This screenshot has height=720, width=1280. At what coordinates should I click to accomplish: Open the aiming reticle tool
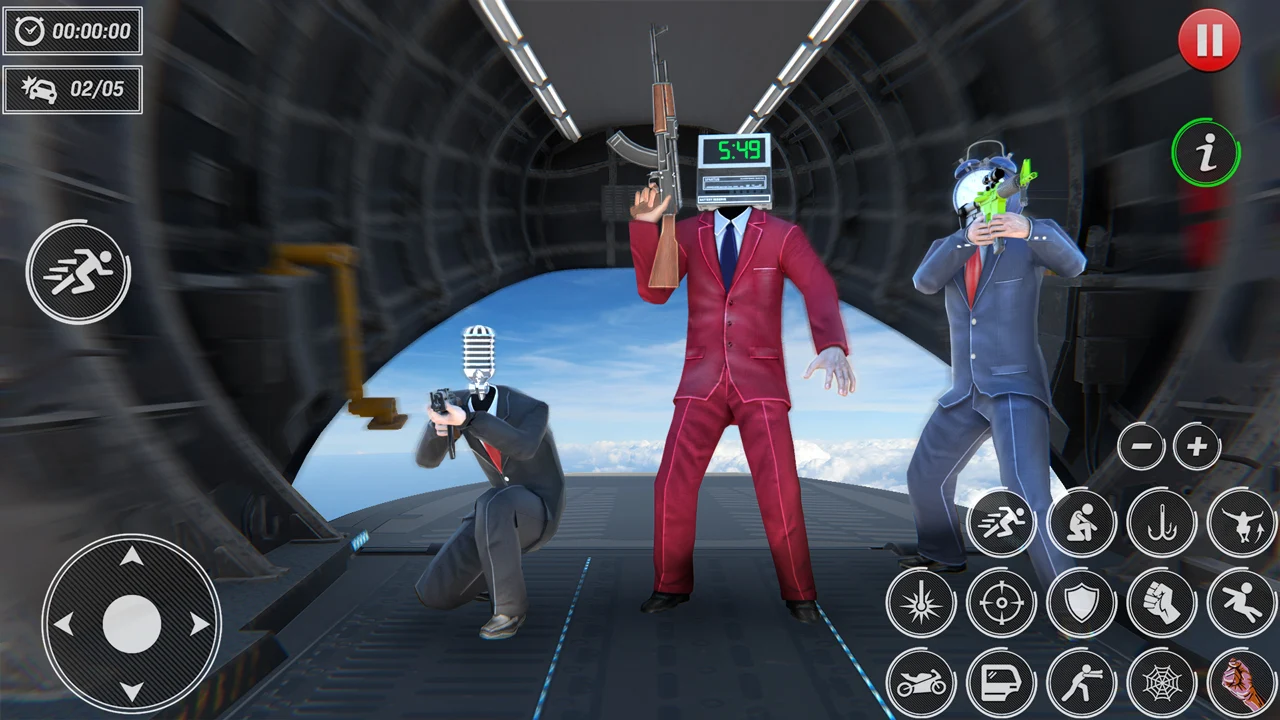[x=1001, y=603]
